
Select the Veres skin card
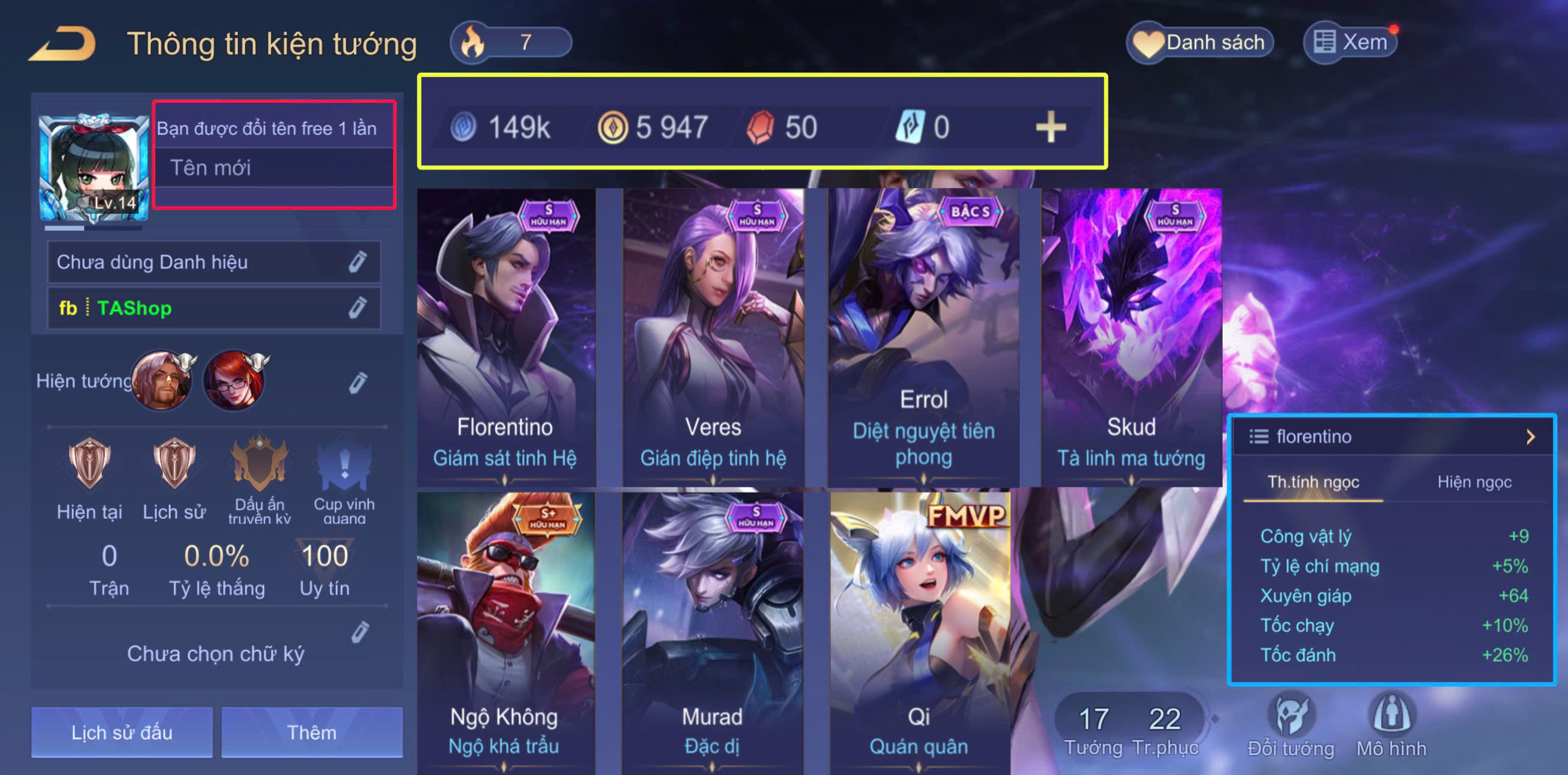713,338
